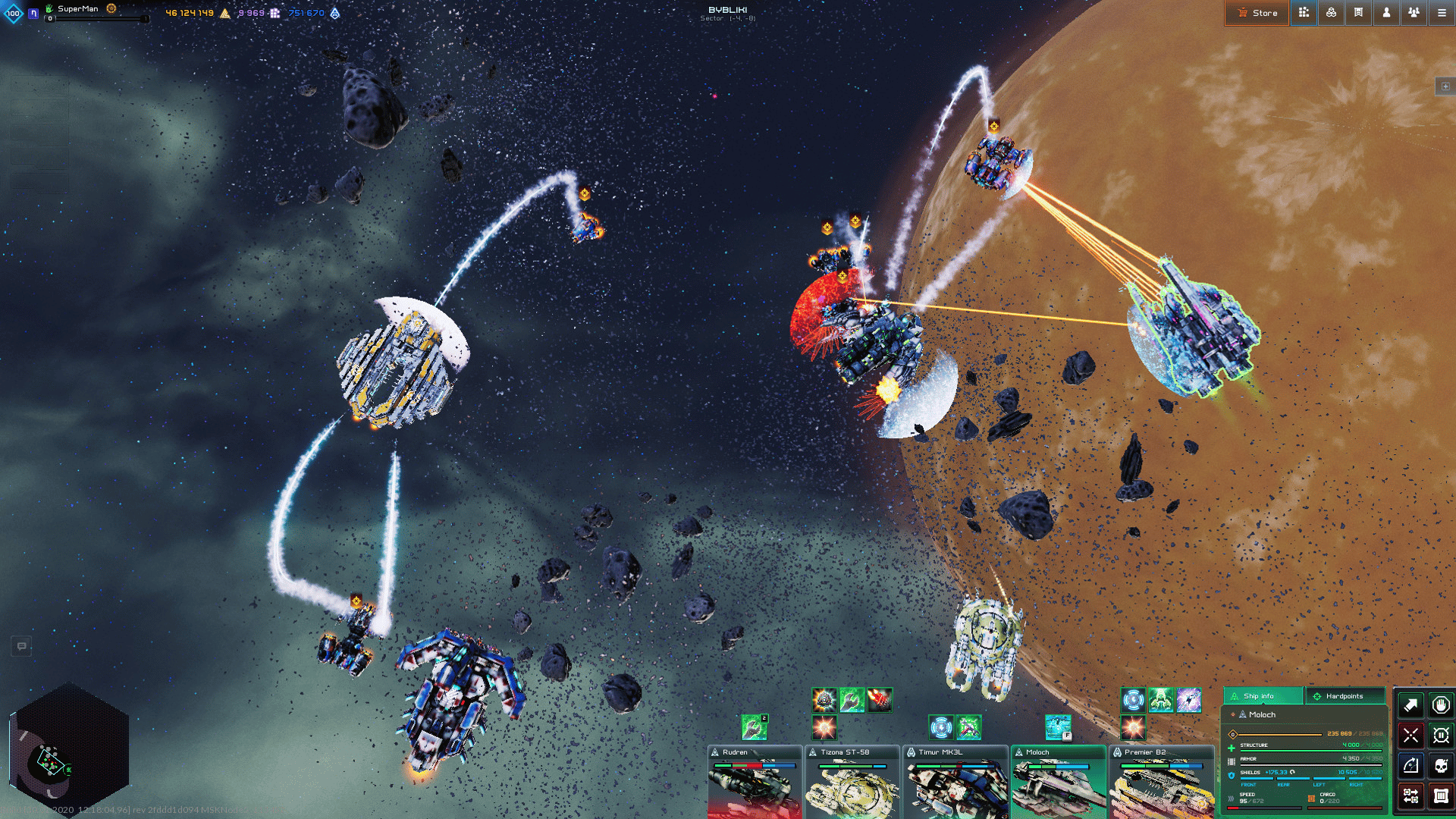1456x819 pixels.
Task: Open the chat bubble button
Action: (21, 646)
